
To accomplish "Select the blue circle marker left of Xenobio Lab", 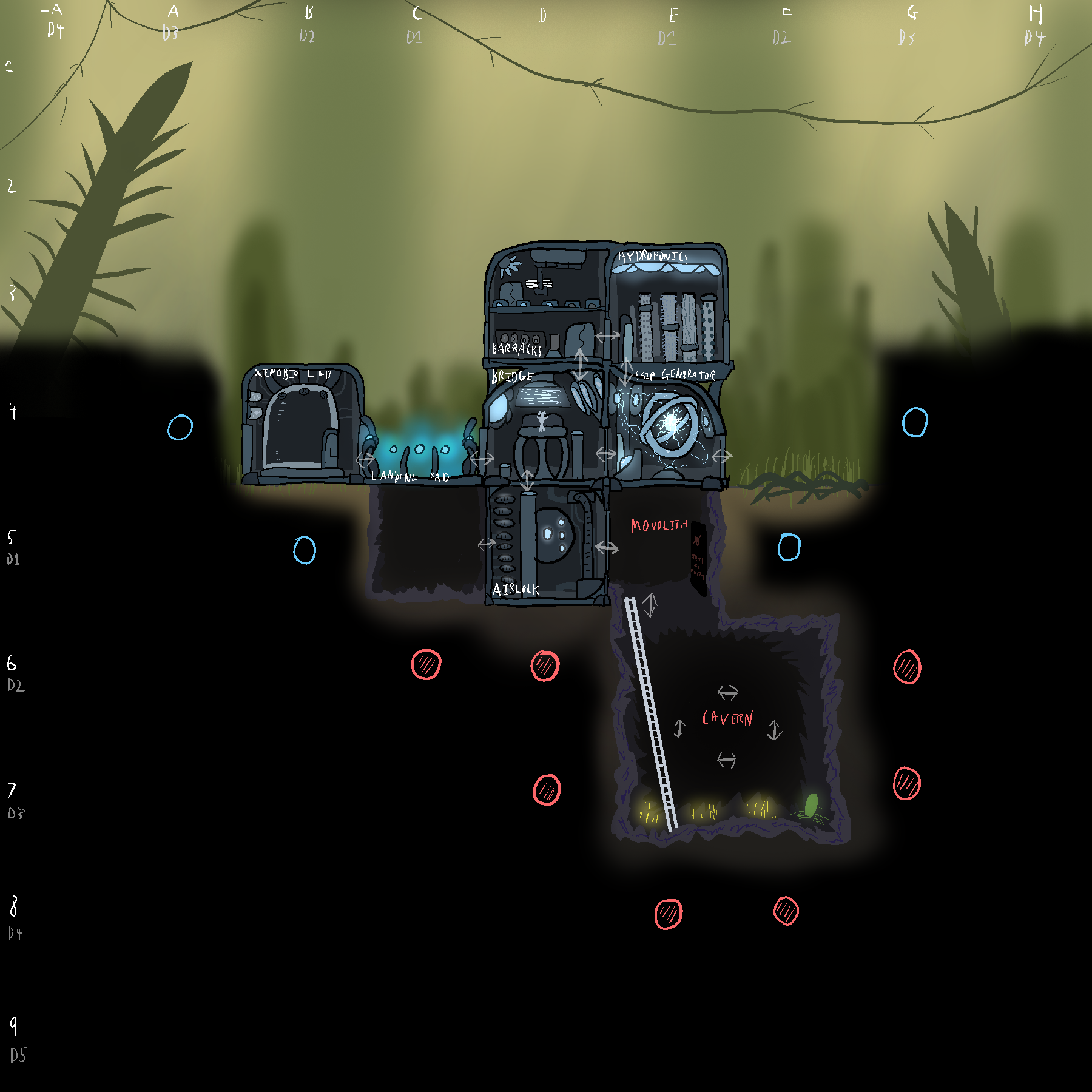I will (180, 428).
